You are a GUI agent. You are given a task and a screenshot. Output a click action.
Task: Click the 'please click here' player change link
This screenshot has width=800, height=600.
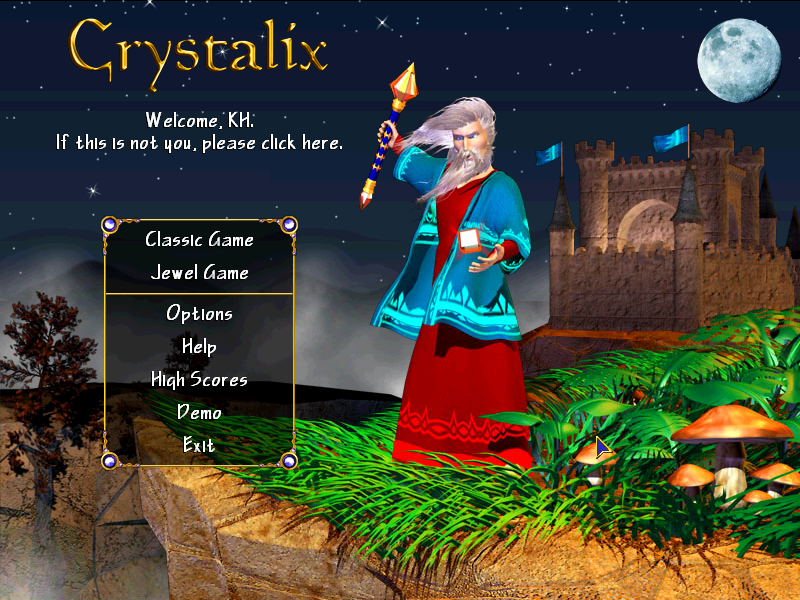point(199,143)
